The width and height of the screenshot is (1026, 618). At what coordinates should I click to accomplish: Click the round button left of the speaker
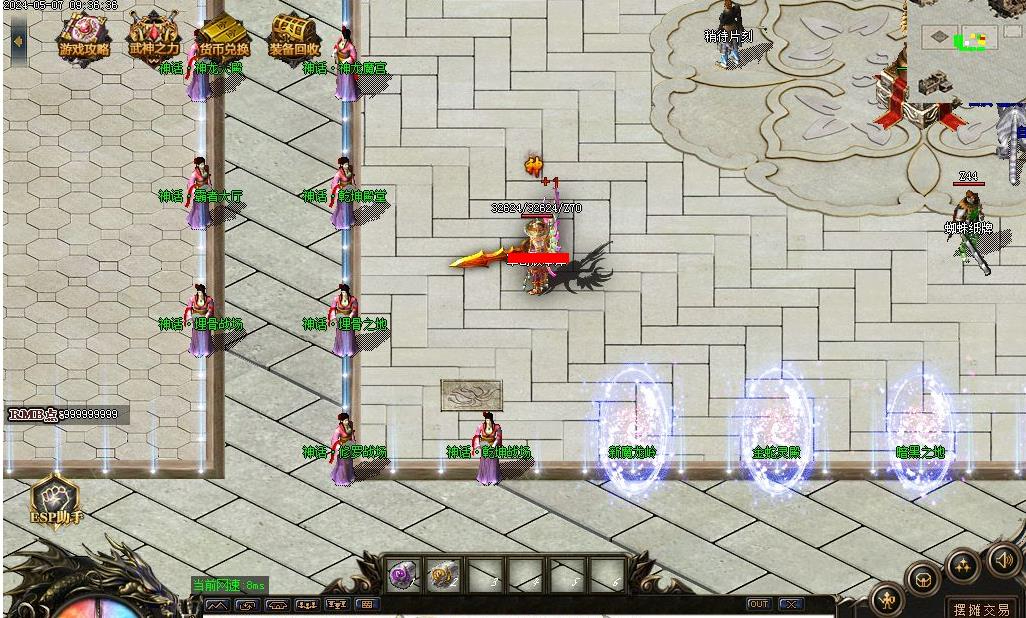click(963, 566)
